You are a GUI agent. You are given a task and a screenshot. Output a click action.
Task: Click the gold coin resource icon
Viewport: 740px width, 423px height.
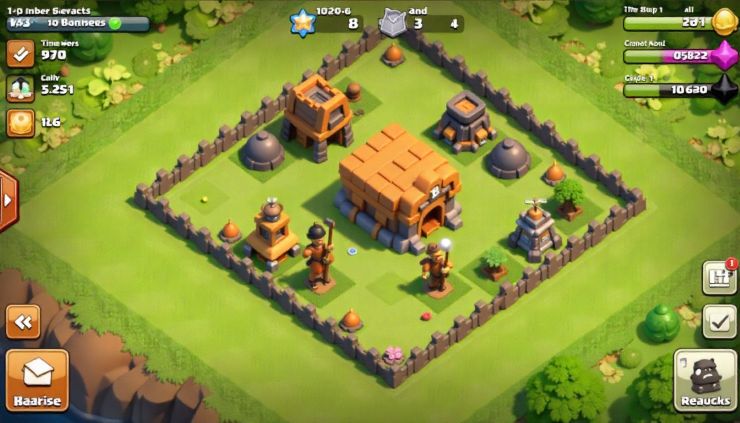coord(723,21)
